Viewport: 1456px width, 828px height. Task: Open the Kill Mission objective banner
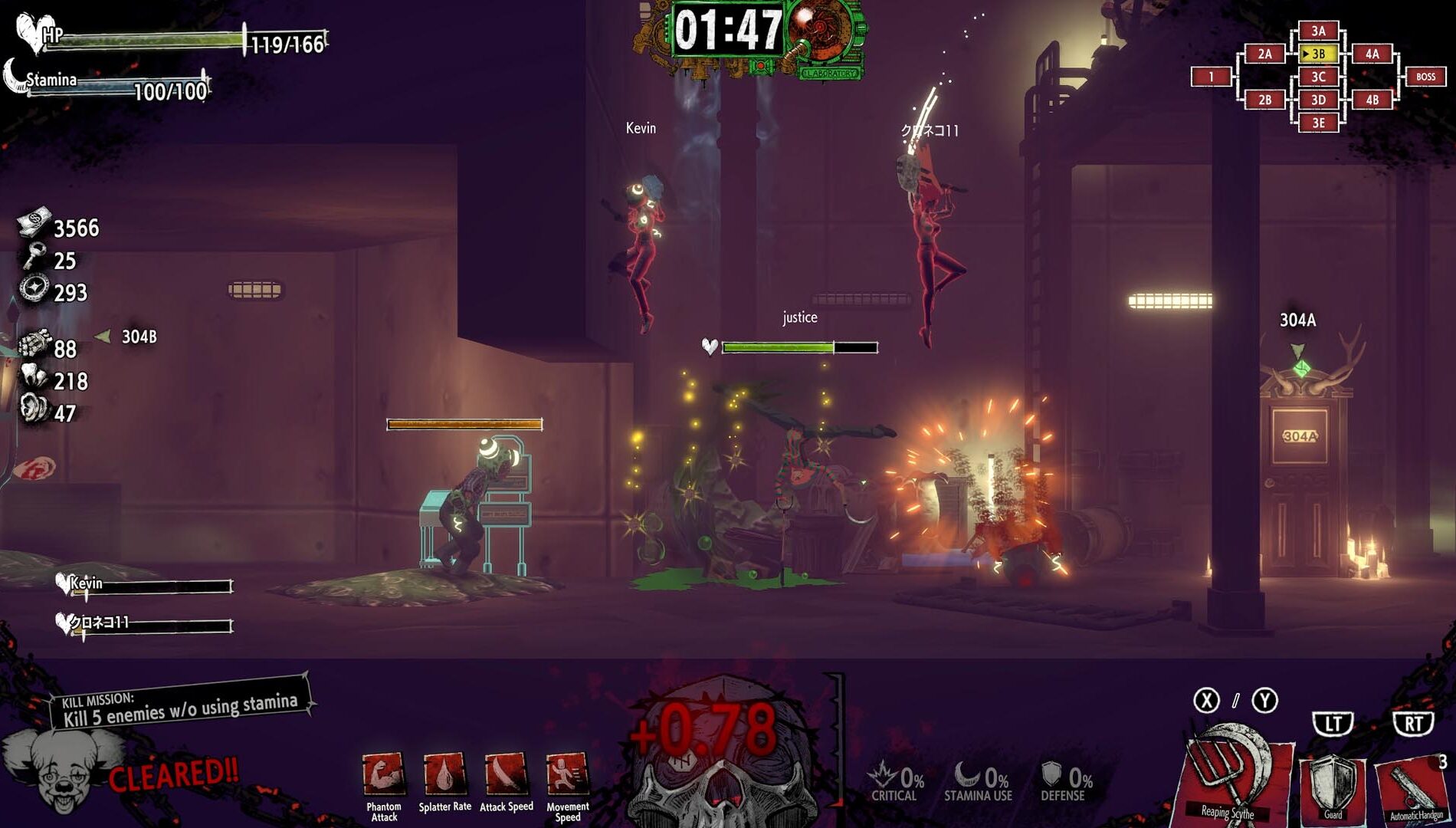[x=180, y=705]
